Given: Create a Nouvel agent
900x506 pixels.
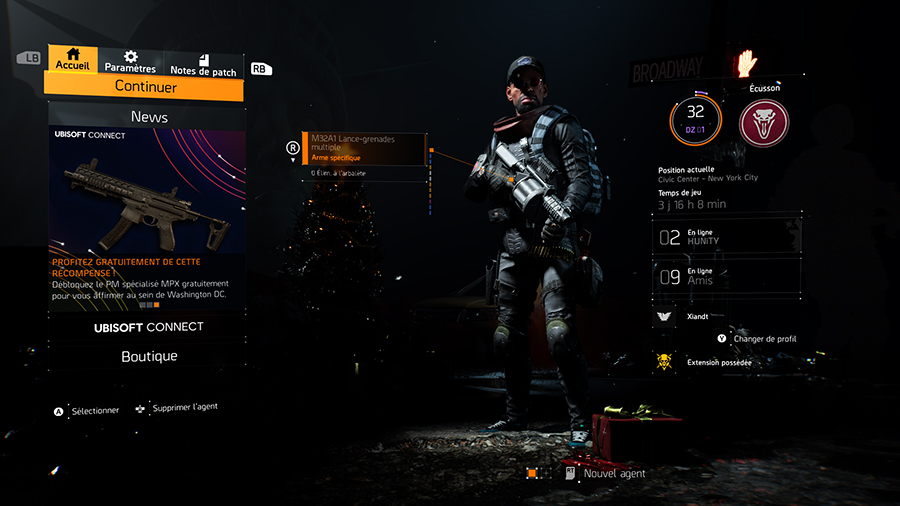Looking at the screenshot, I should pos(614,474).
